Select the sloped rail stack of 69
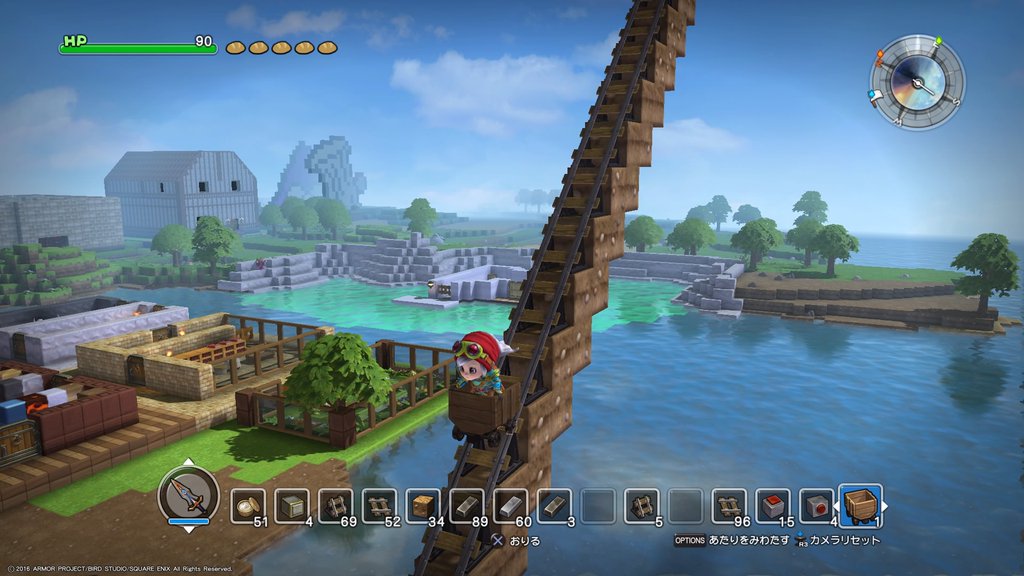 tap(336, 506)
